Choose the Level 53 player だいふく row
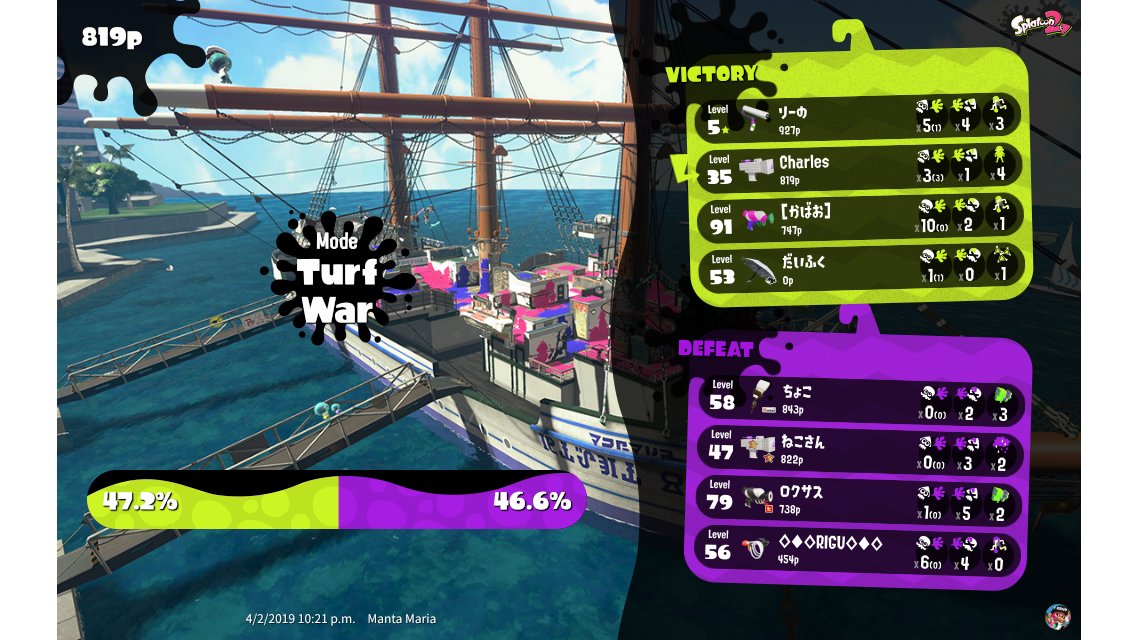The image size is (1138, 640). point(858,268)
